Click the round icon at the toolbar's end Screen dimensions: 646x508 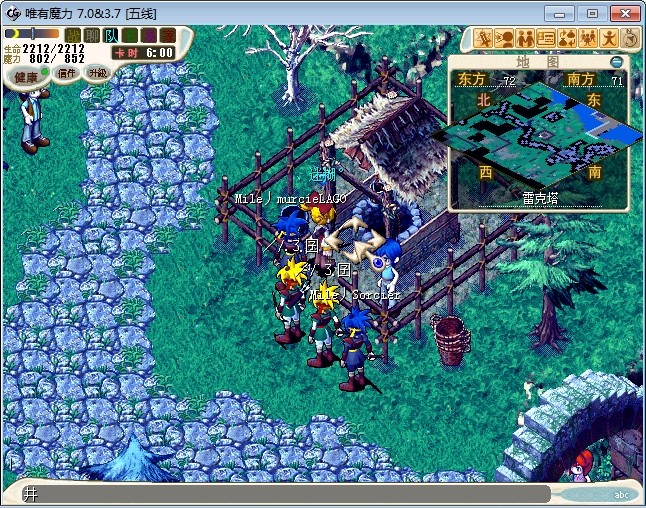coord(630,38)
